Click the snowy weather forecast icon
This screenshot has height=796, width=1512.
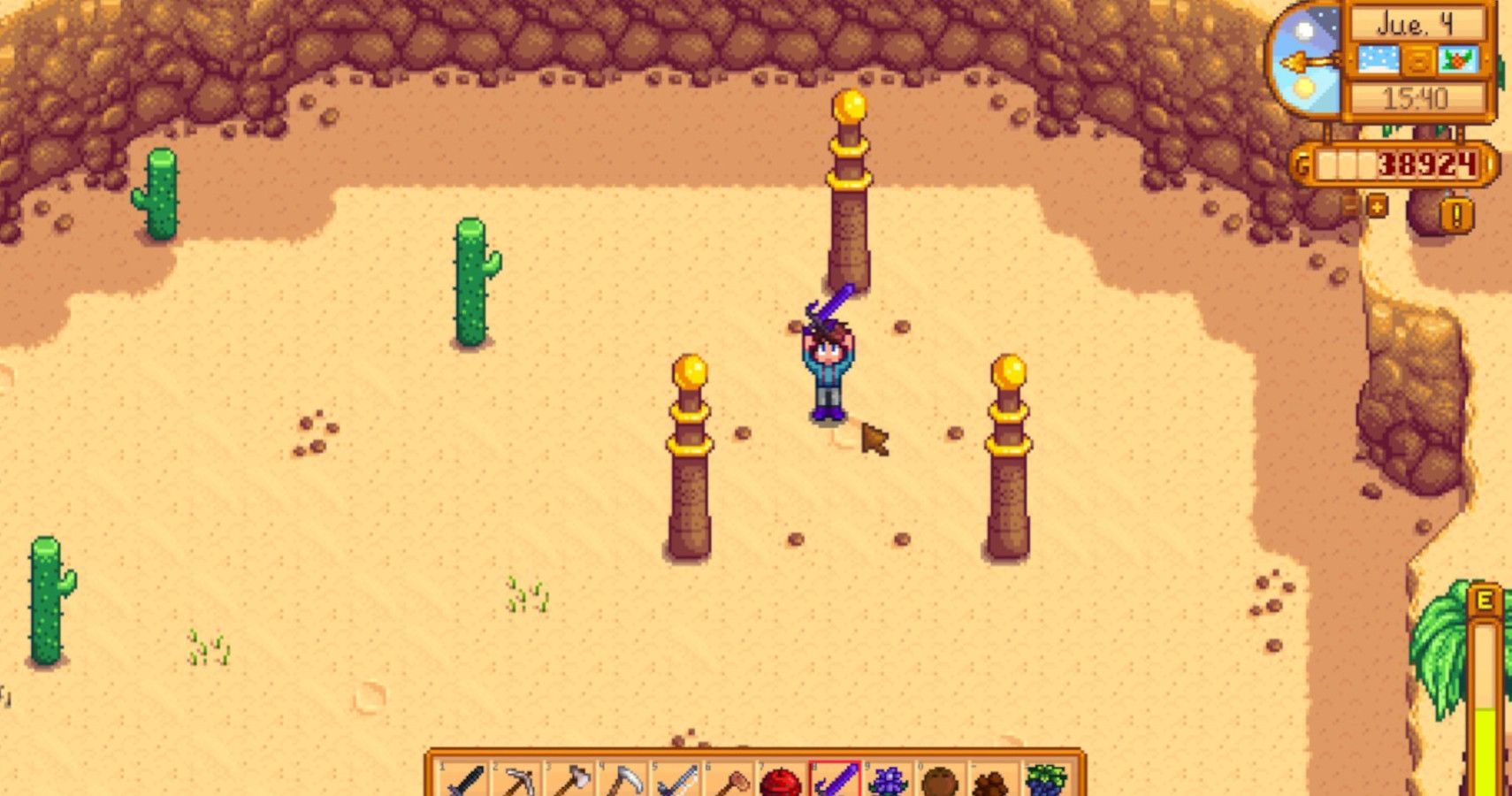click(1378, 59)
